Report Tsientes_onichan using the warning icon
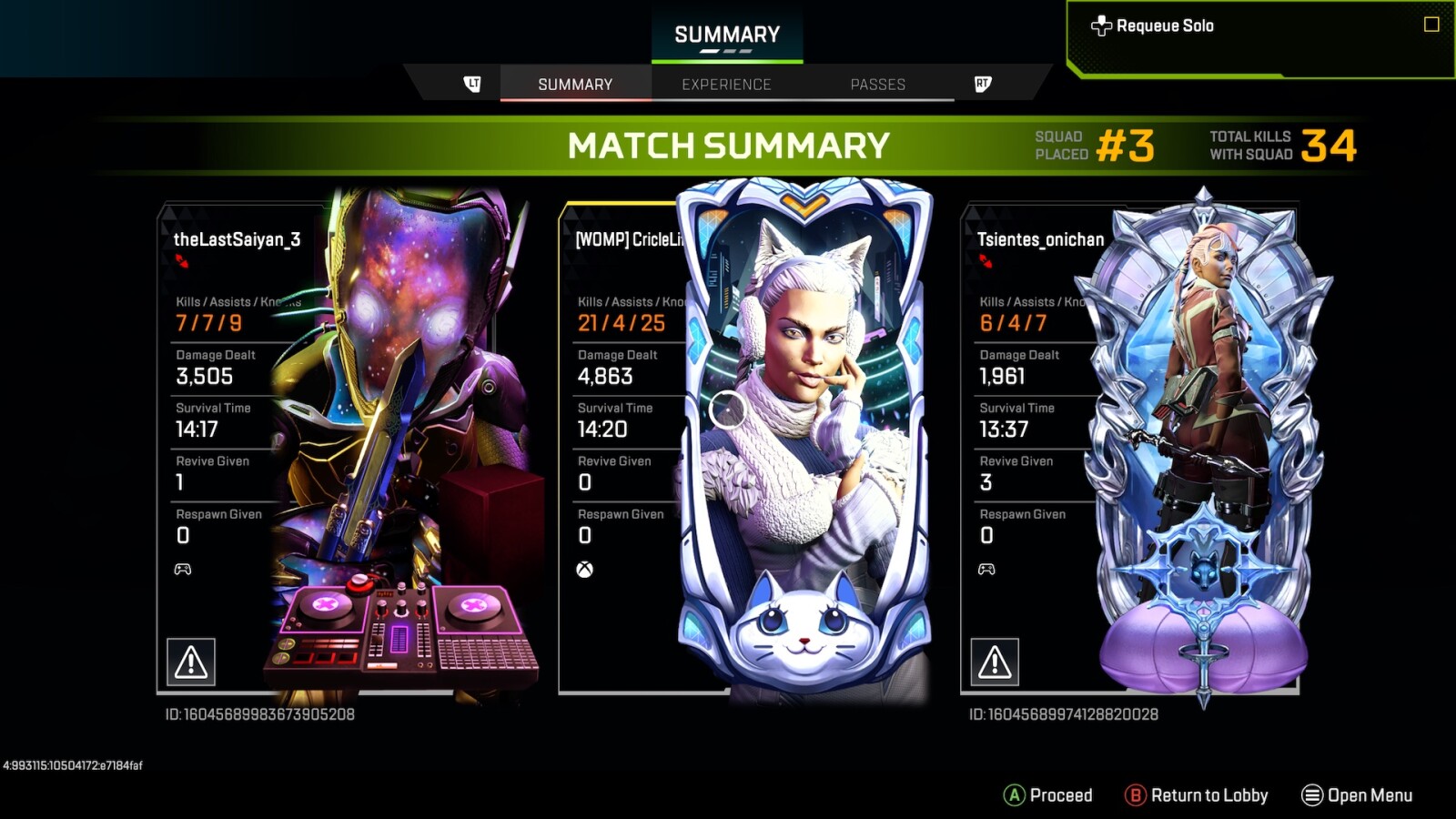The height and width of the screenshot is (819, 1456). 995,662
